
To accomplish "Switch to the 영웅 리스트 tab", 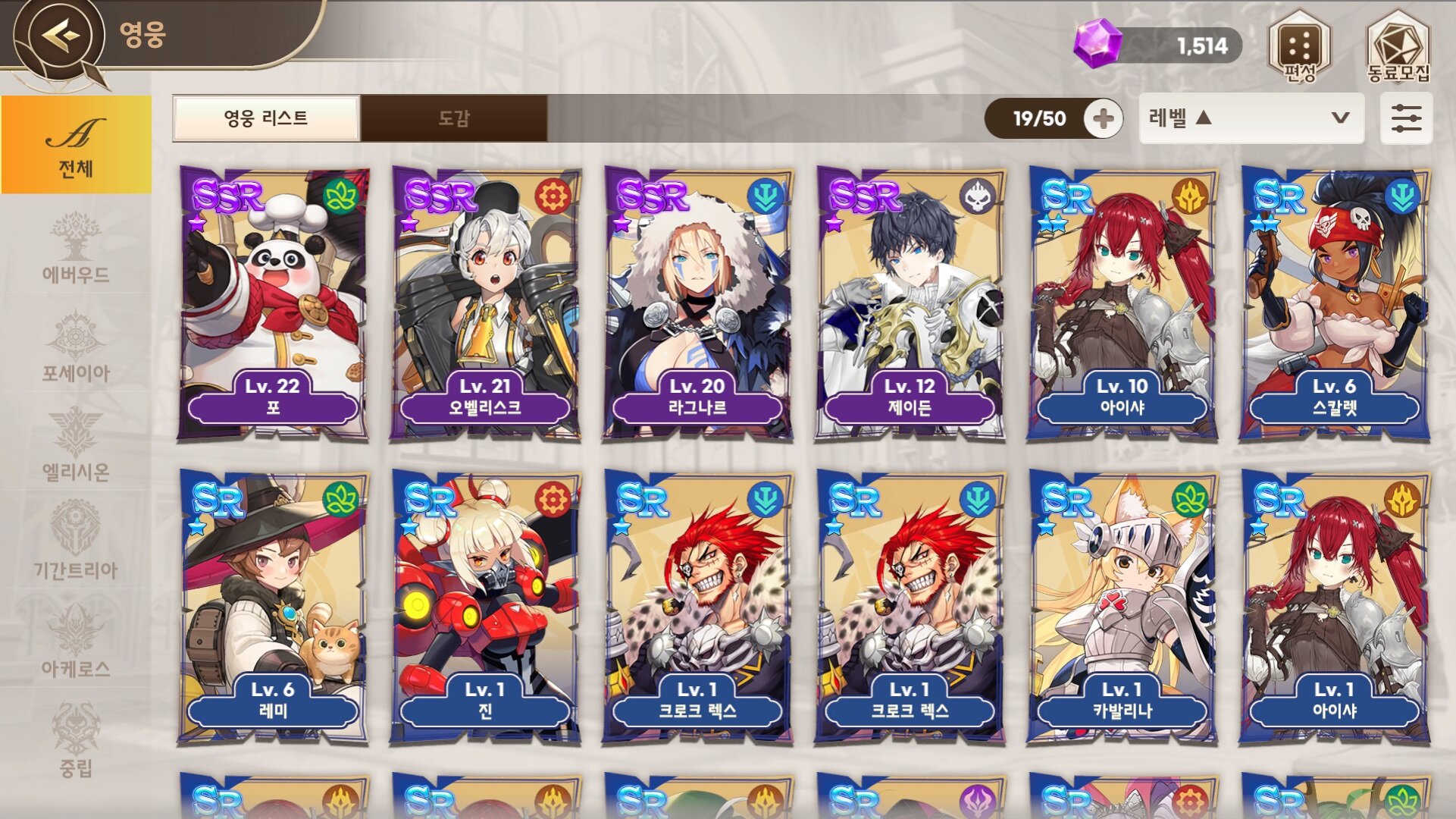I will pyautogui.click(x=266, y=118).
